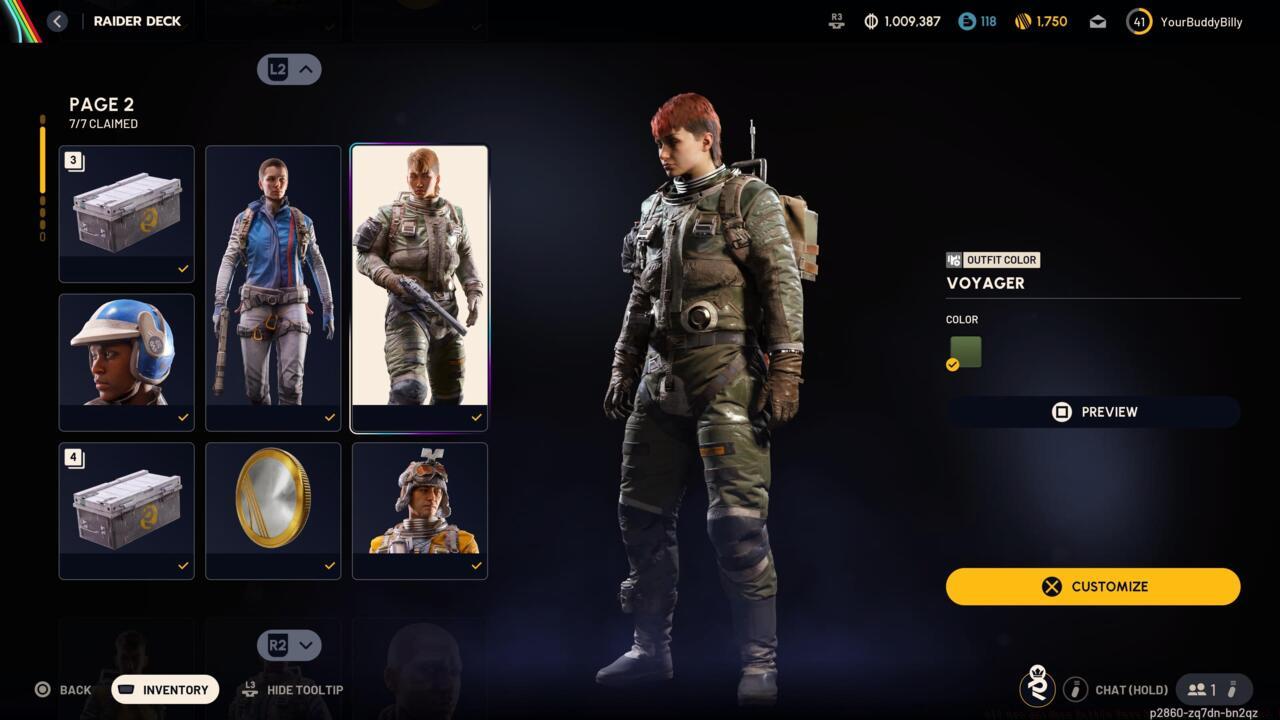The width and height of the screenshot is (1280, 720).
Task: Select the Raider Deck title header
Action: [x=137, y=20]
